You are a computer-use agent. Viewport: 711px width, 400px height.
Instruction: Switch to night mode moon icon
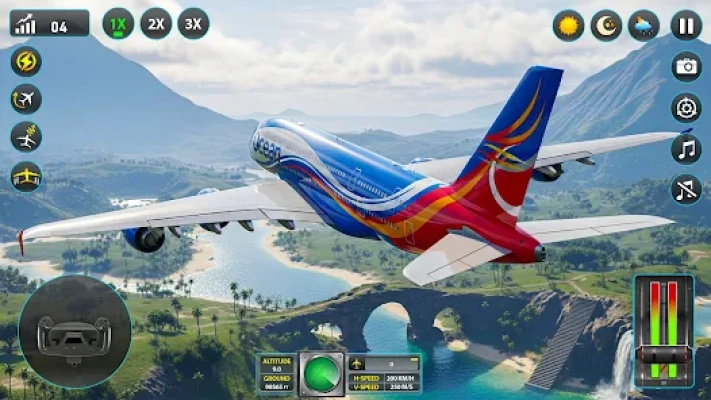pyautogui.click(x=606, y=25)
